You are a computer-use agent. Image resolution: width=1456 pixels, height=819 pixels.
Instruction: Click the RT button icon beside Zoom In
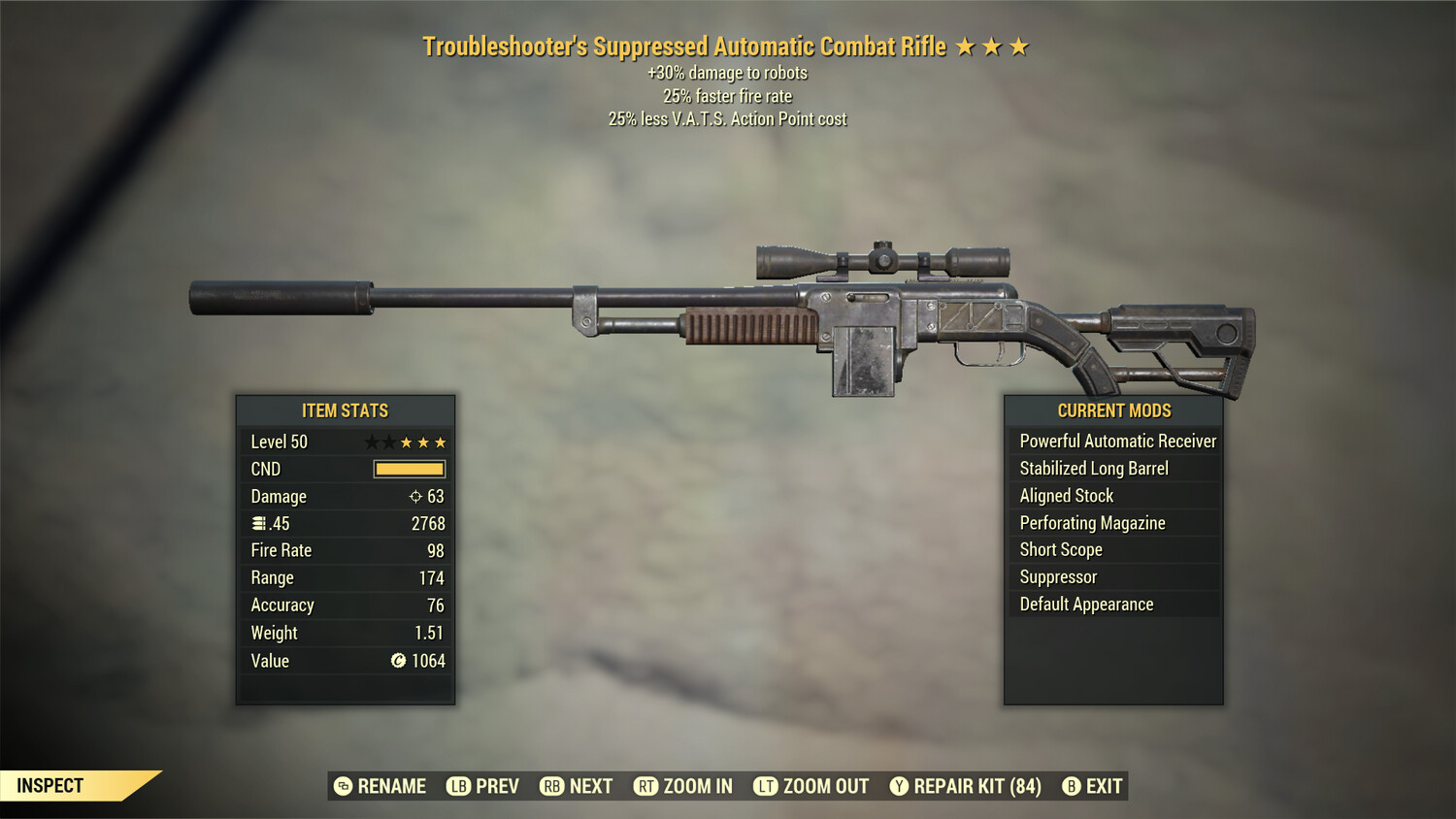click(645, 786)
